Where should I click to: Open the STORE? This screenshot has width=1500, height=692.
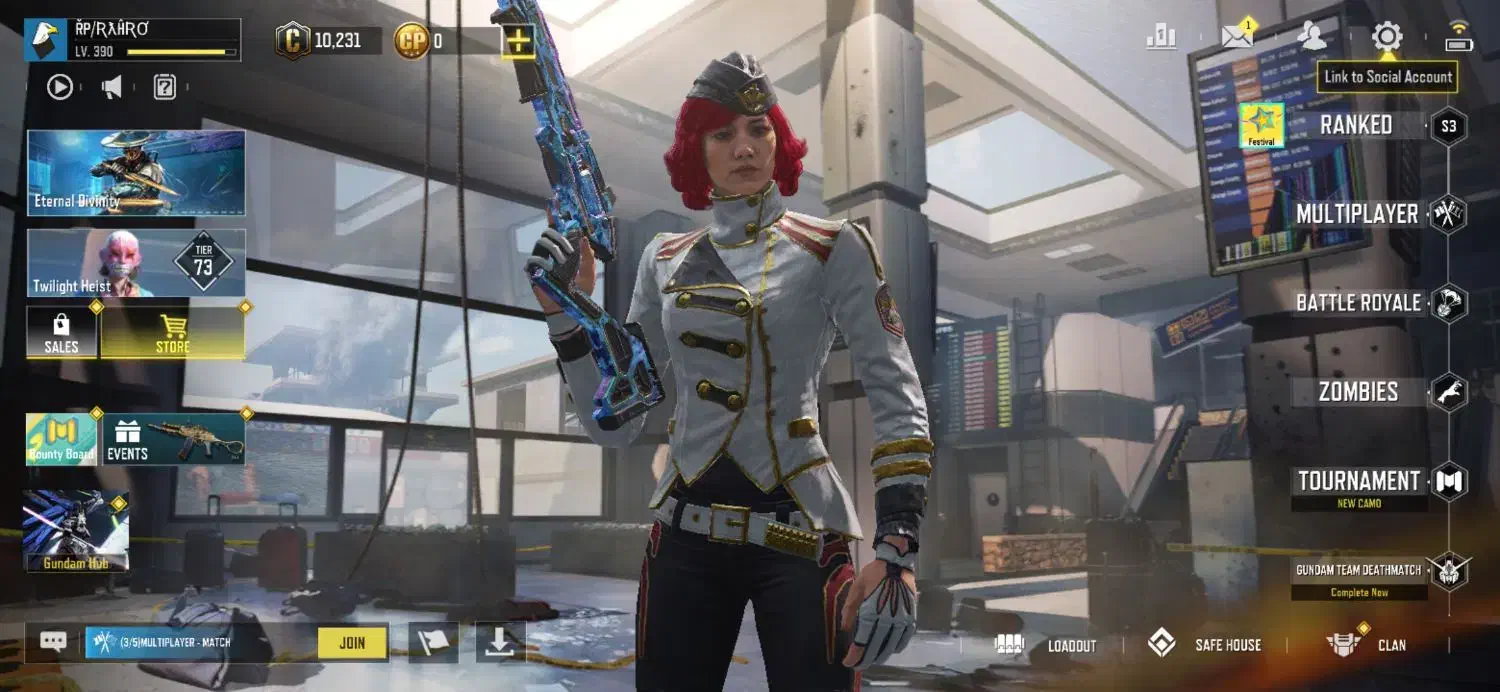click(172, 333)
